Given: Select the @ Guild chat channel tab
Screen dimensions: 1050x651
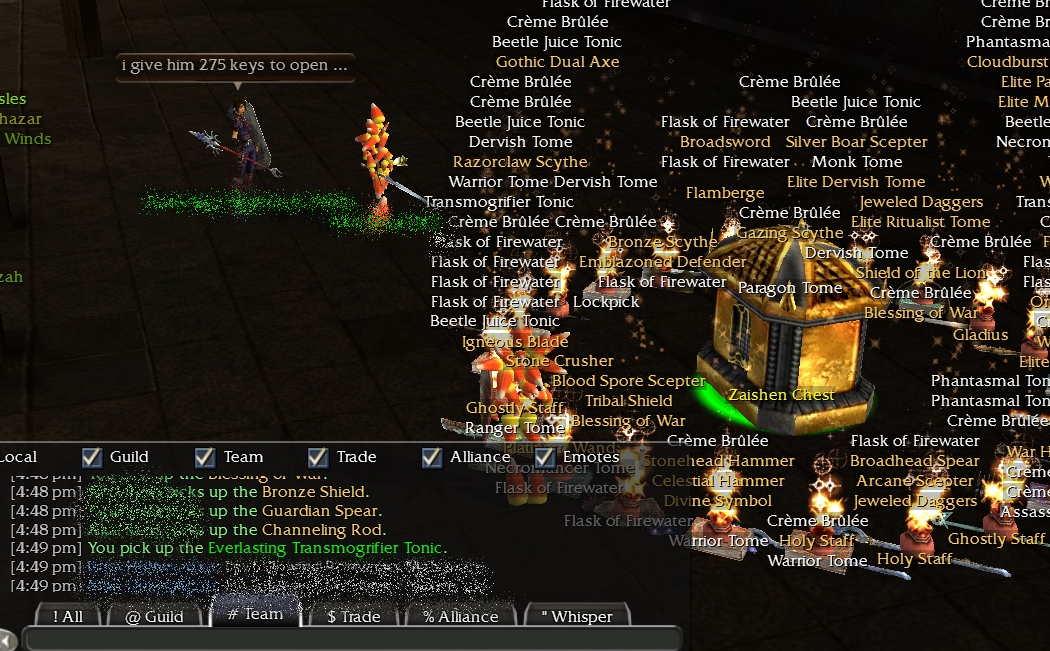Looking at the screenshot, I should coord(154,616).
